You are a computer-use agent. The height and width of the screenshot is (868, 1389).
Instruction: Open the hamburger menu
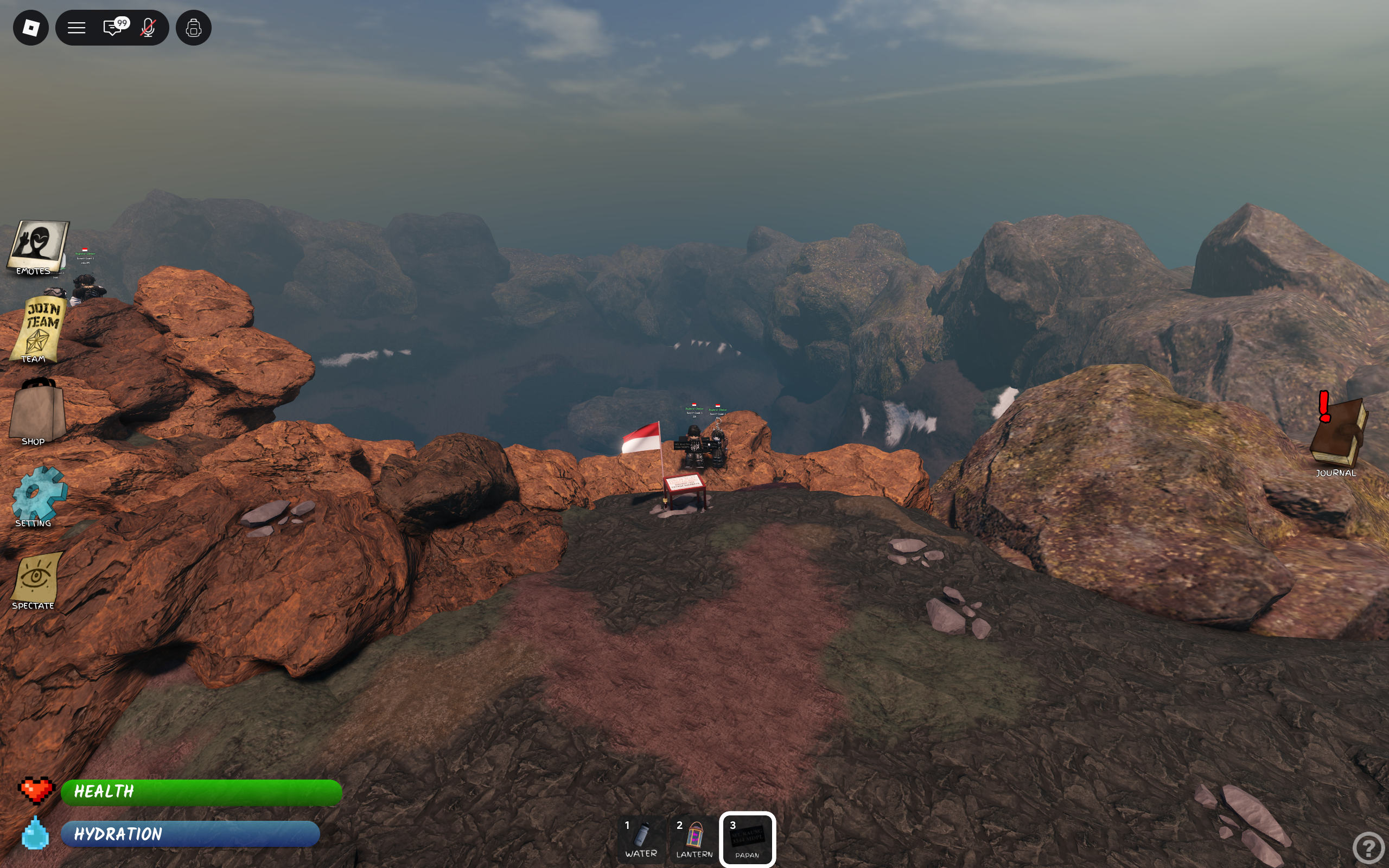click(x=77, y=28)
